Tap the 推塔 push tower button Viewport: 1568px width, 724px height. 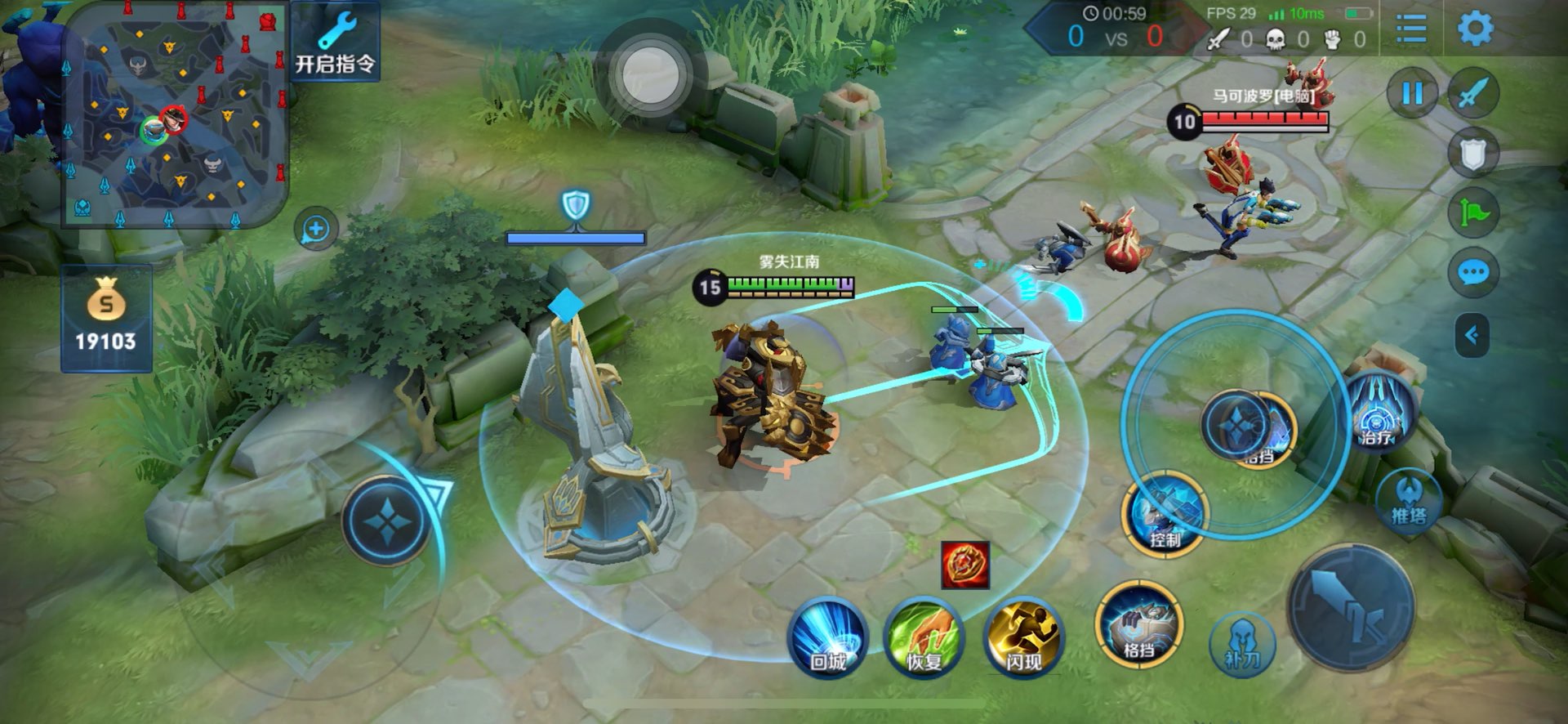[x=1409, y=498]
